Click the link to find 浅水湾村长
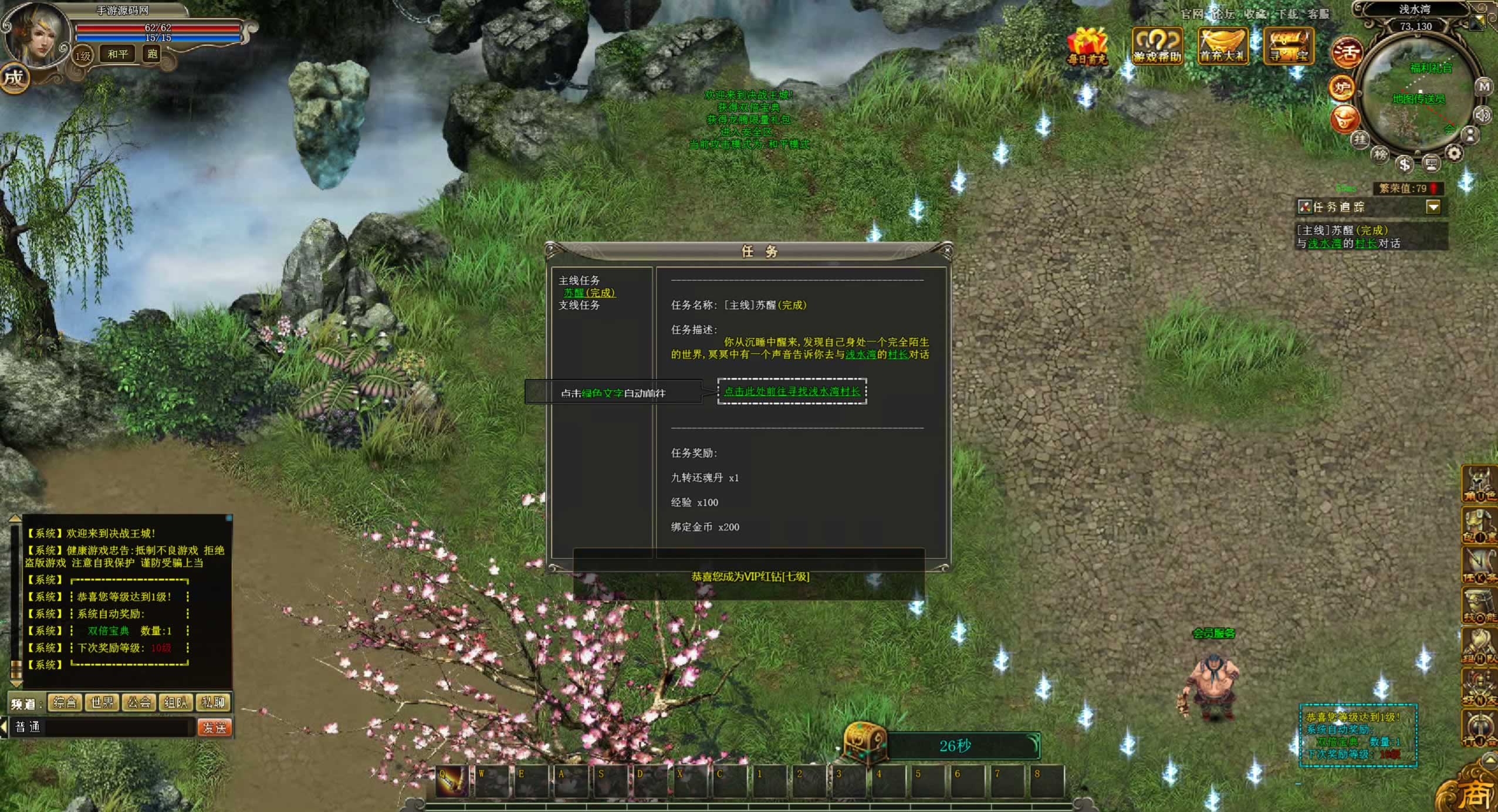 click(792, 391)
